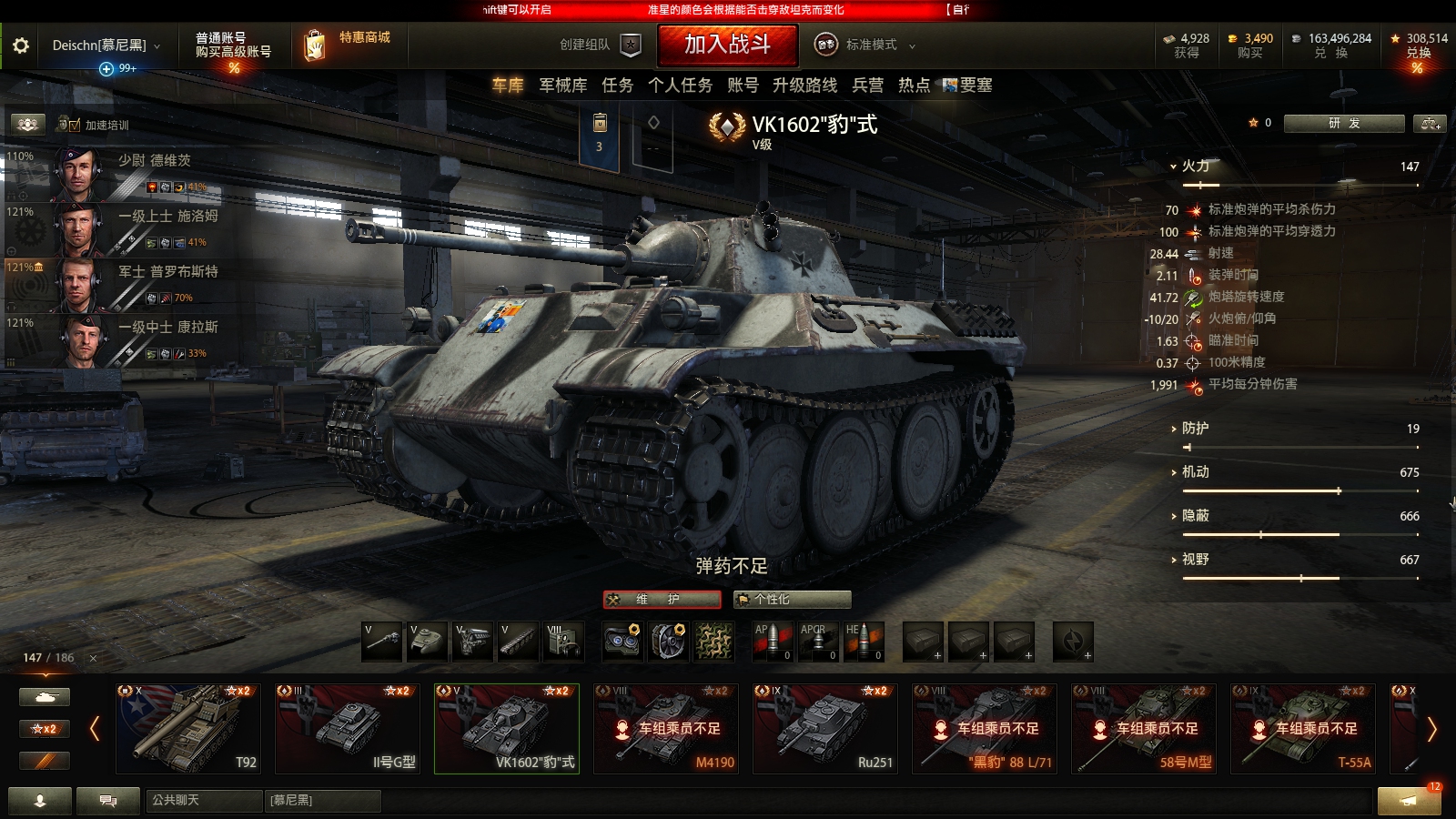Open the turret module slot
Viewport: 1456px width, 819px height.
[426, 640]
